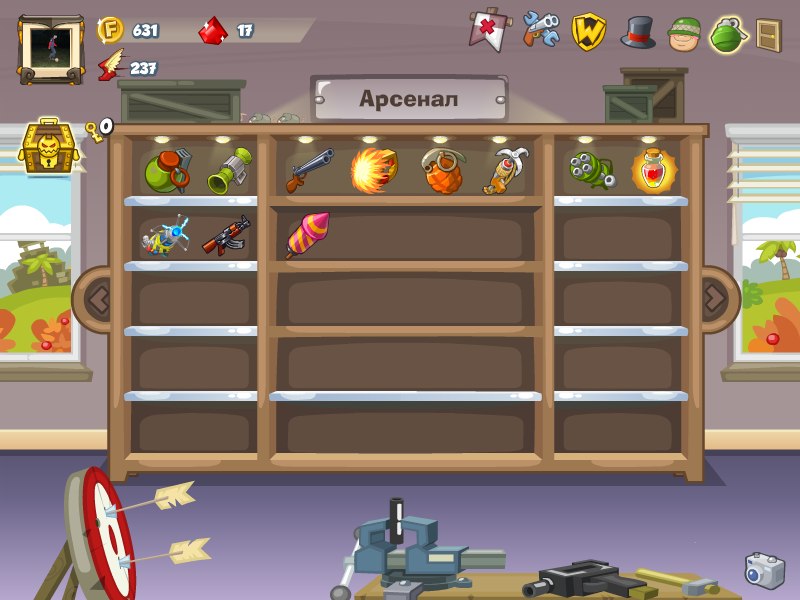Select the green bazooka on the shelf
The height and width of the screenshot is (600, 800).
pos(229,170)
